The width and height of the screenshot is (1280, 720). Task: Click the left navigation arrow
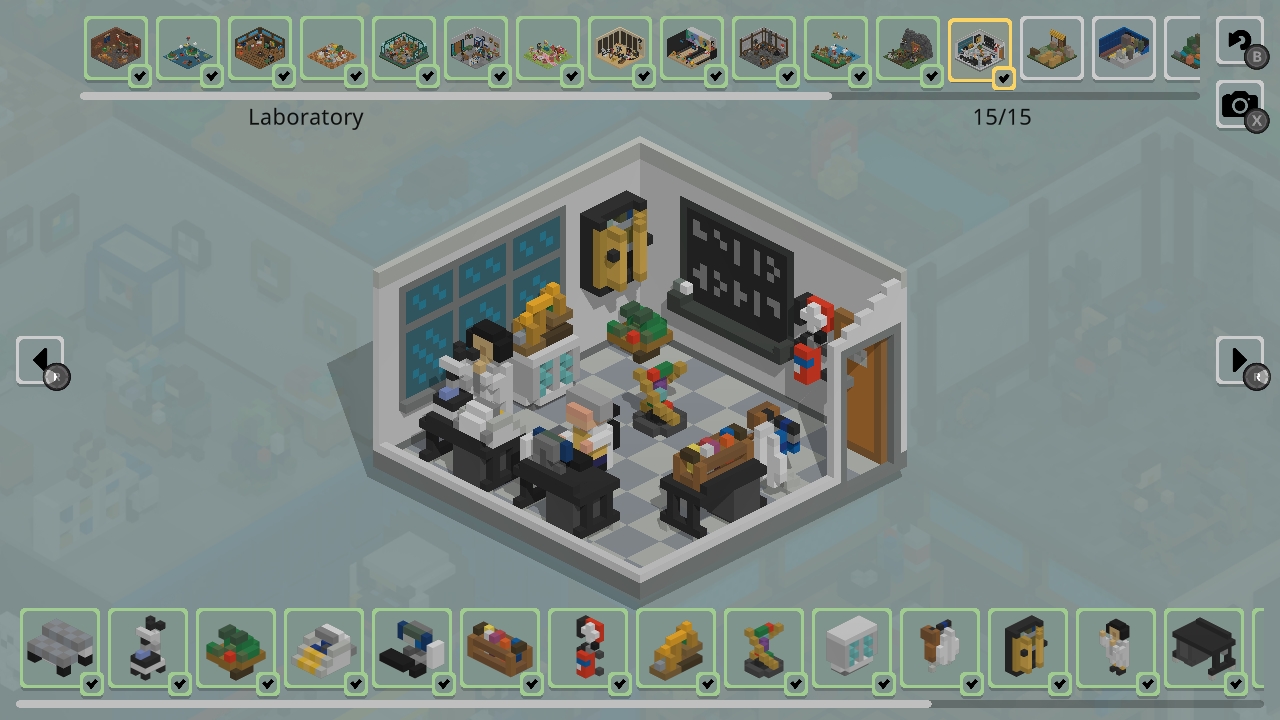40,360
